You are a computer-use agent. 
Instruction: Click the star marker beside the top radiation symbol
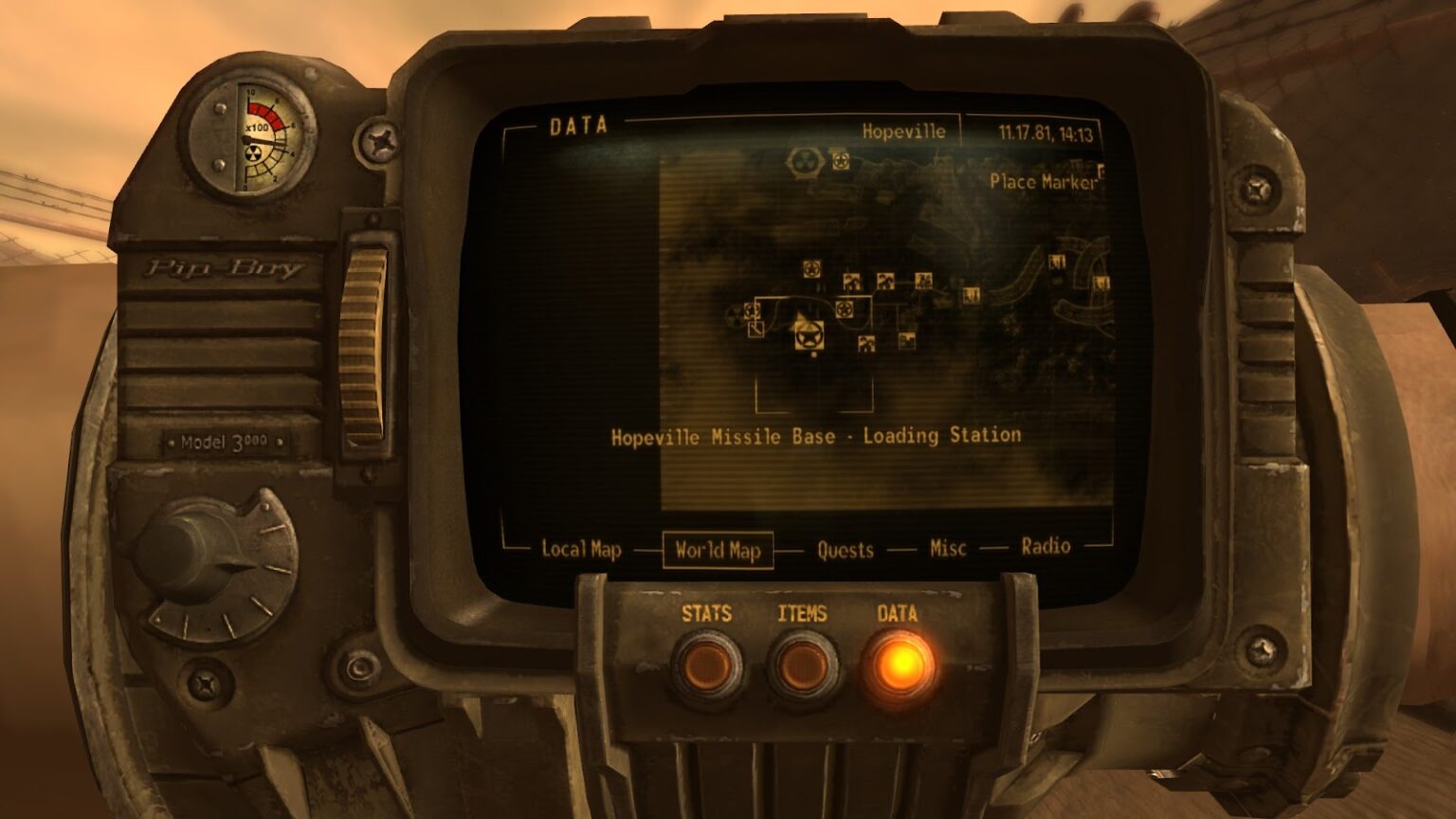point(840,160)
